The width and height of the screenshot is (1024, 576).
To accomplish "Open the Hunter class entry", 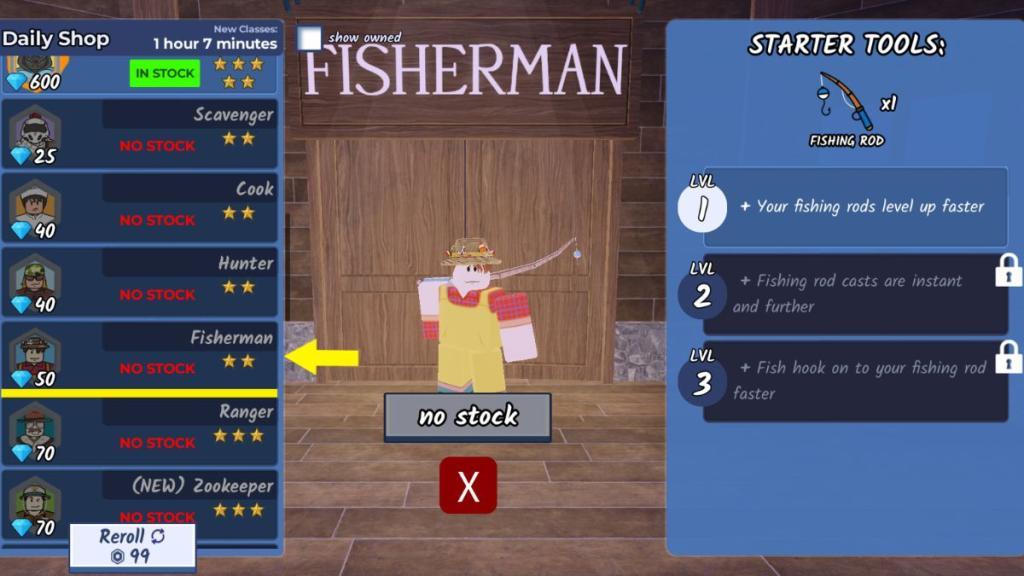I will (x=140, y=281).
